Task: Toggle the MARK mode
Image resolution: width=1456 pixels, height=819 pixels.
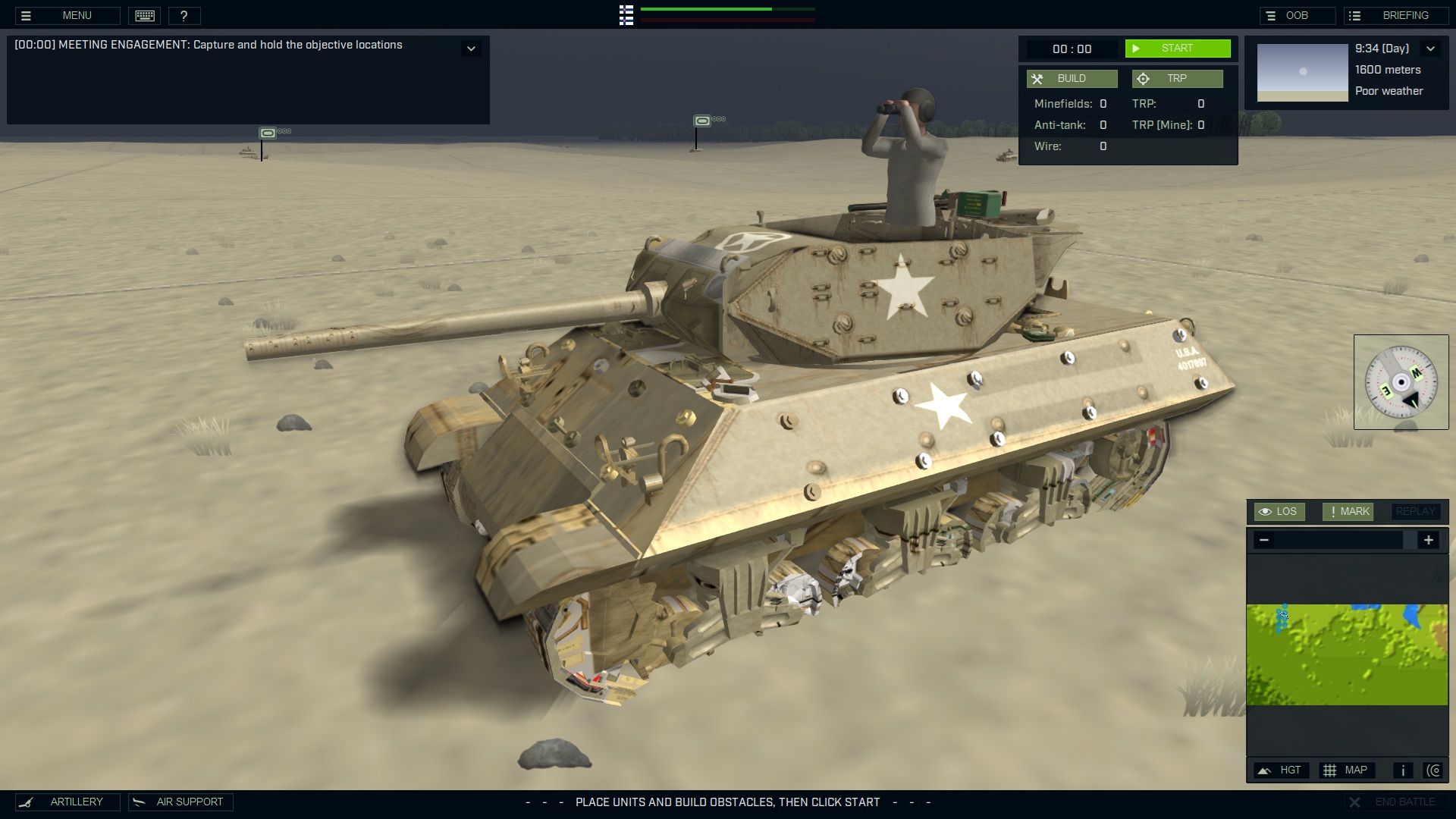Action: (x=1348, y=511)
